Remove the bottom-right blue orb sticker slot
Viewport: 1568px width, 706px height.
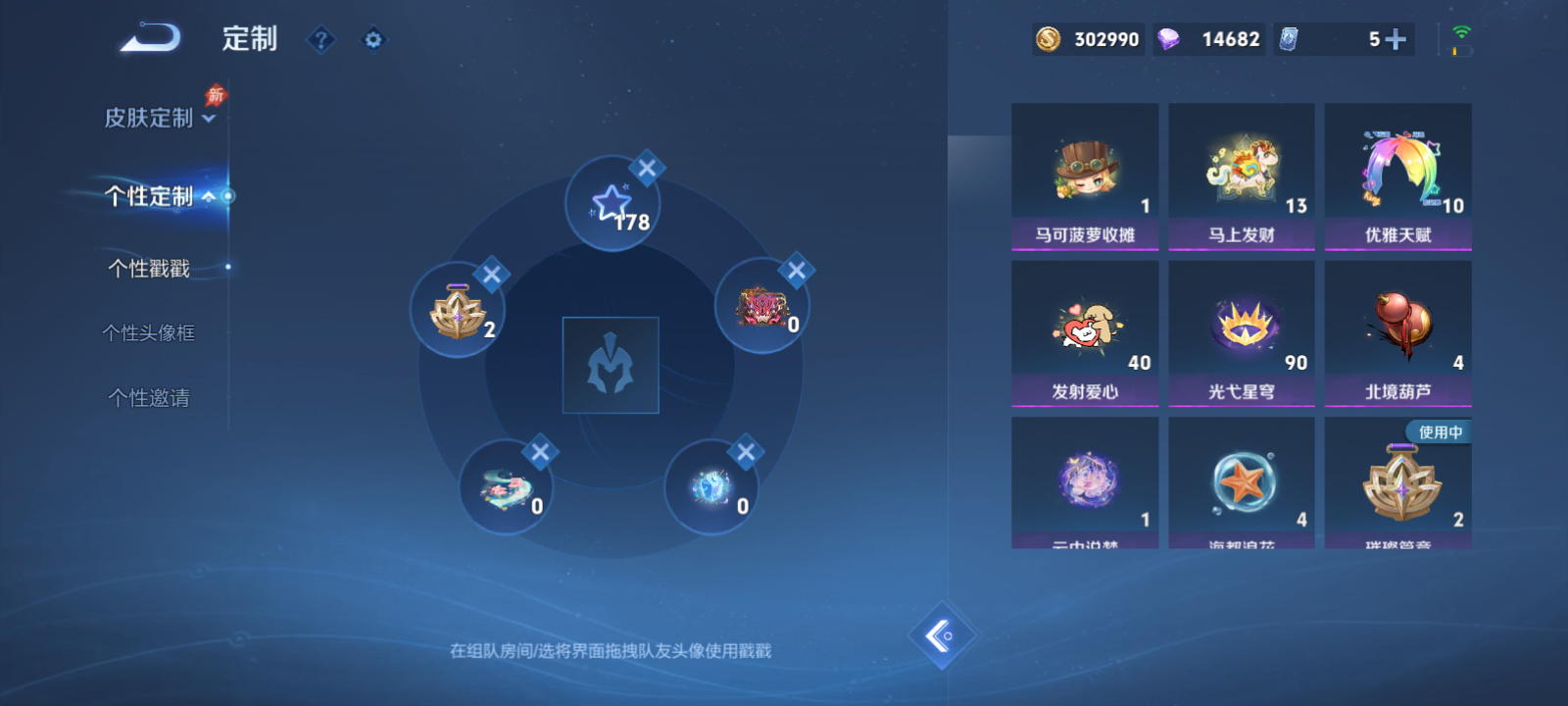[747, 450]
